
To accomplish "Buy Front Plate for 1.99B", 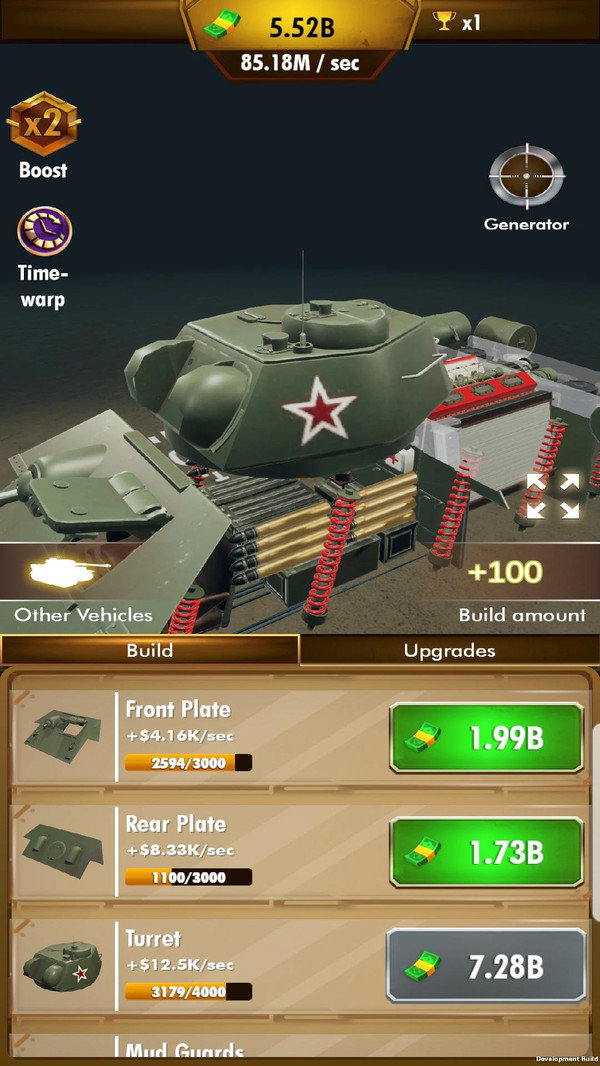I will 486,738.
